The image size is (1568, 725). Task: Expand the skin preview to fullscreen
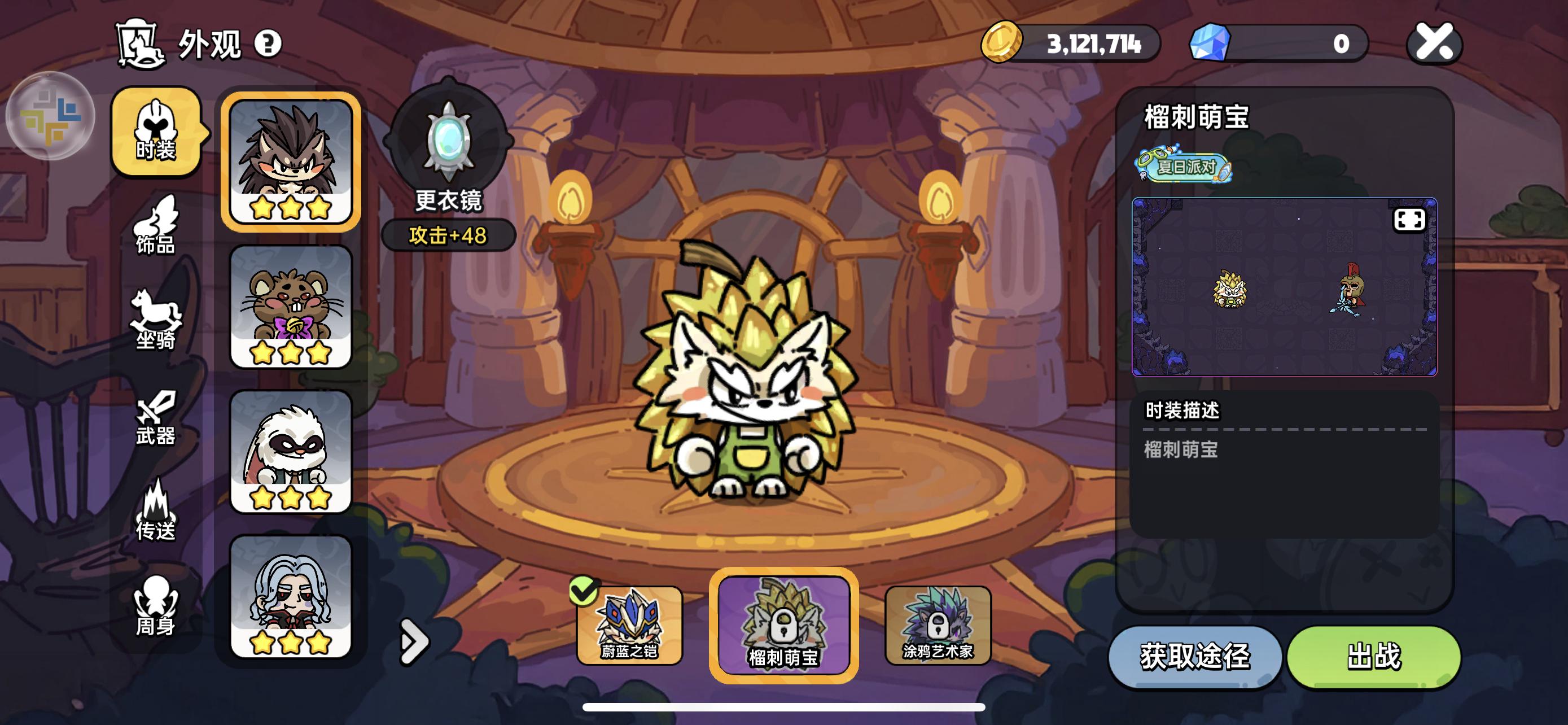[x=1408, y=220]
